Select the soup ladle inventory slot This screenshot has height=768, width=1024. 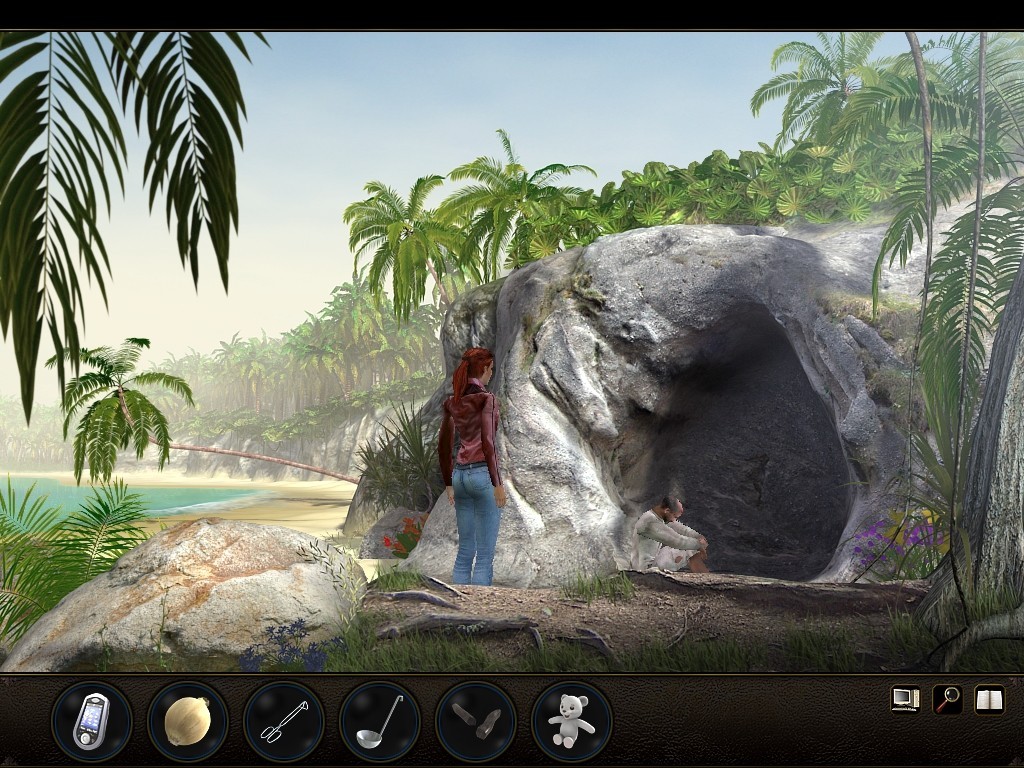[x=379, y=721]
